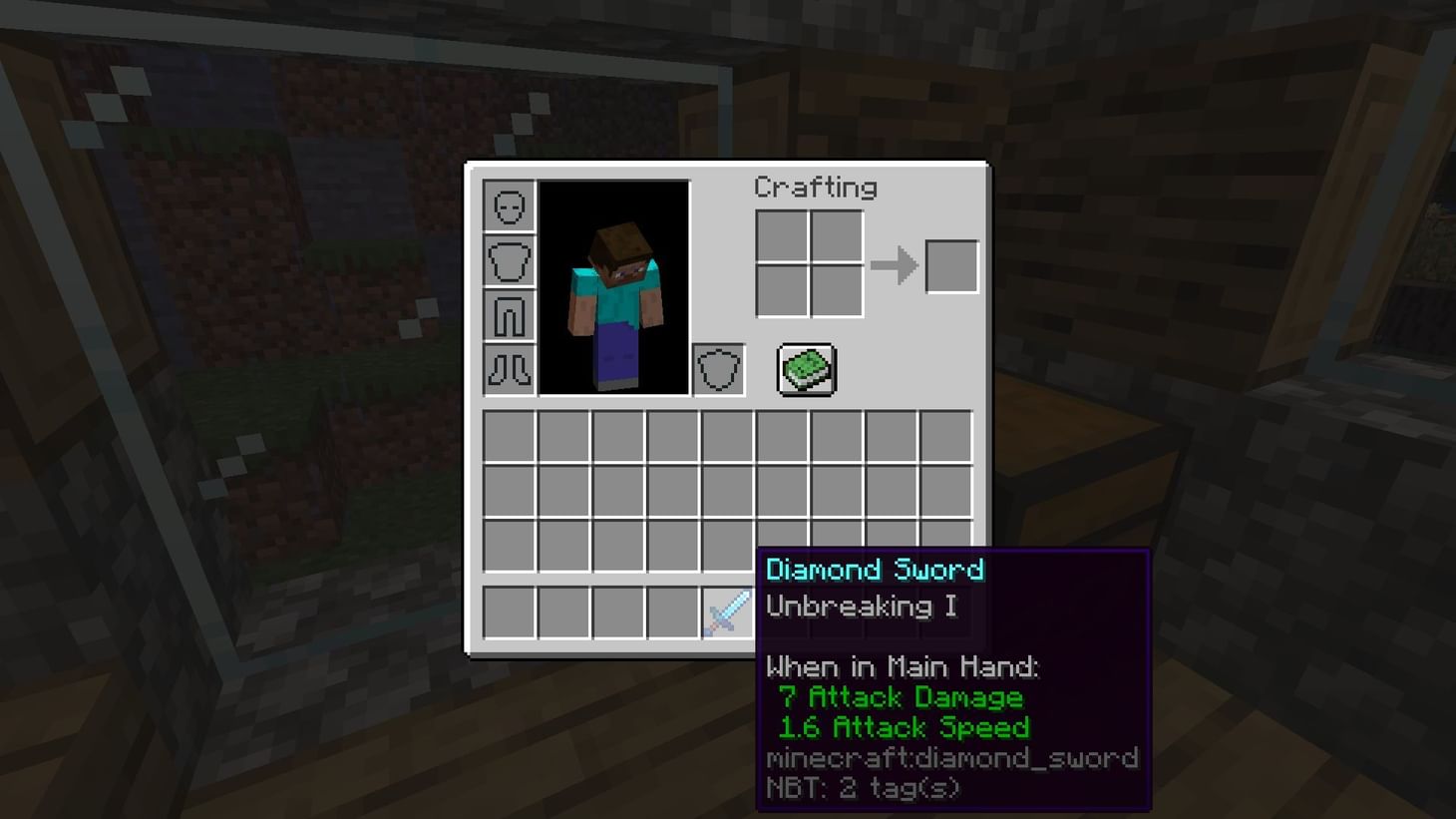This screenshot has height=819, width=1456.
Task: Click the off-hand shield slot
Action: [718, 369]
